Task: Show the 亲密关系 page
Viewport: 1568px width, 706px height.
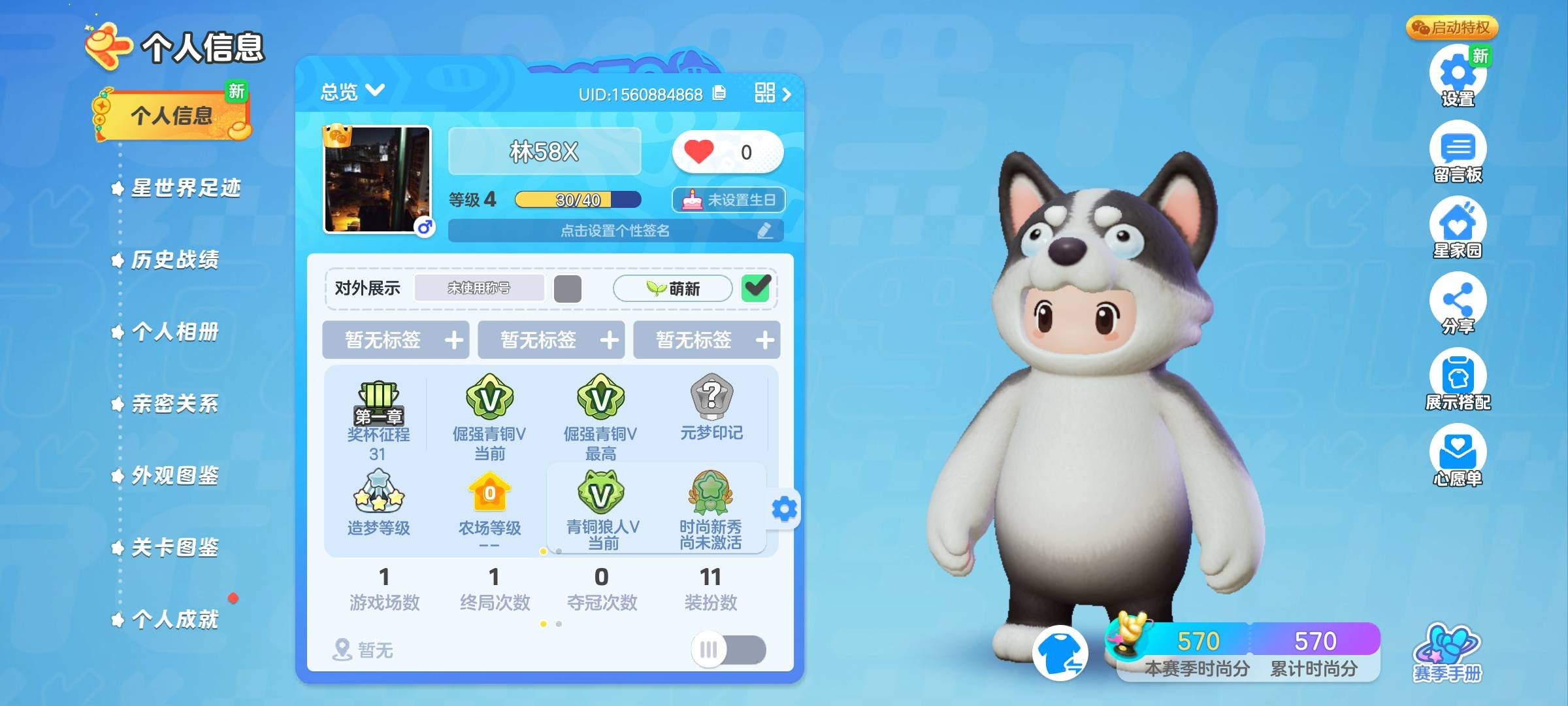Action: point(174,404)
